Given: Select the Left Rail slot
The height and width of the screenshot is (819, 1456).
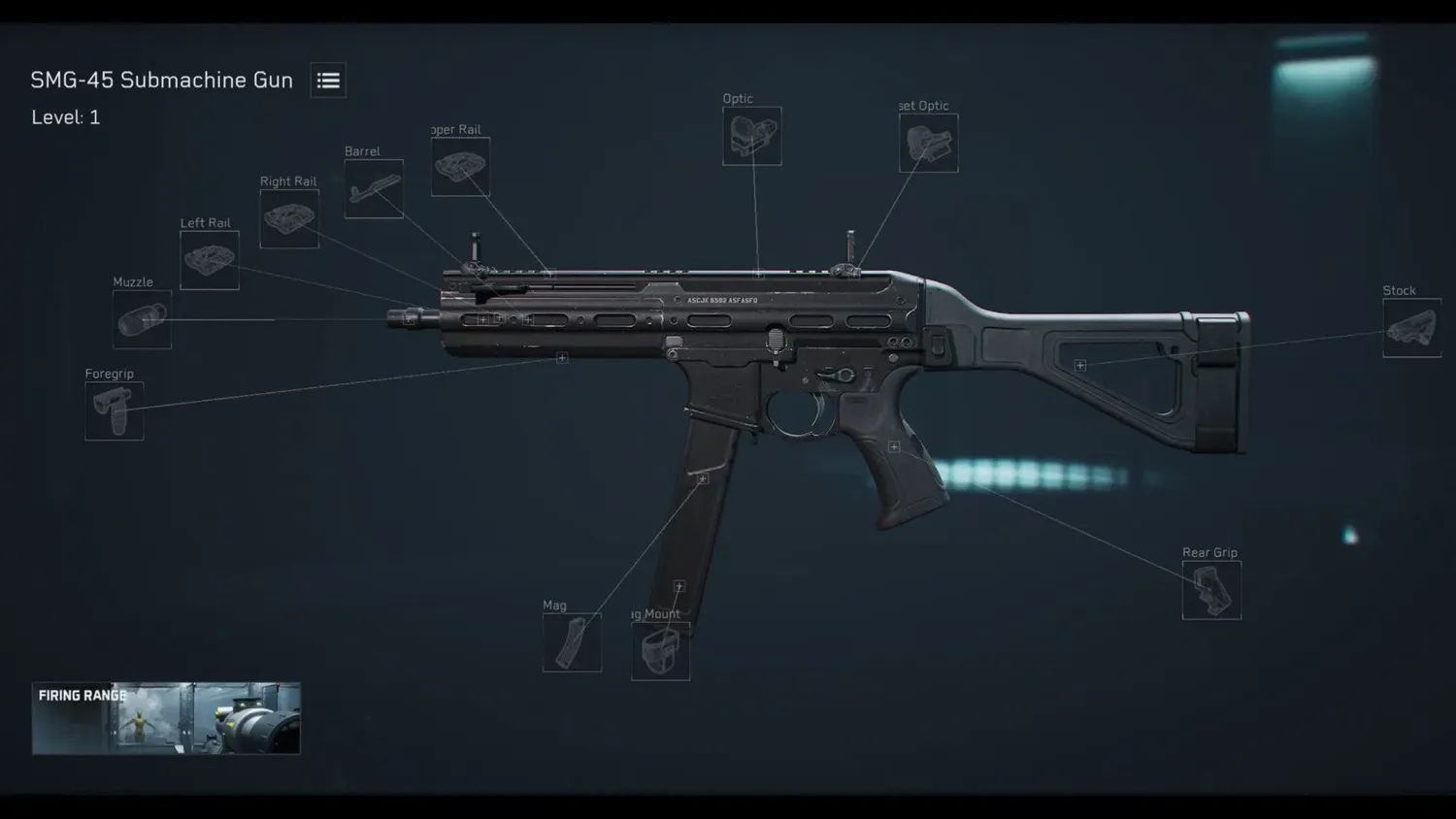Looking at the screenshot, I should coord(209,260).
